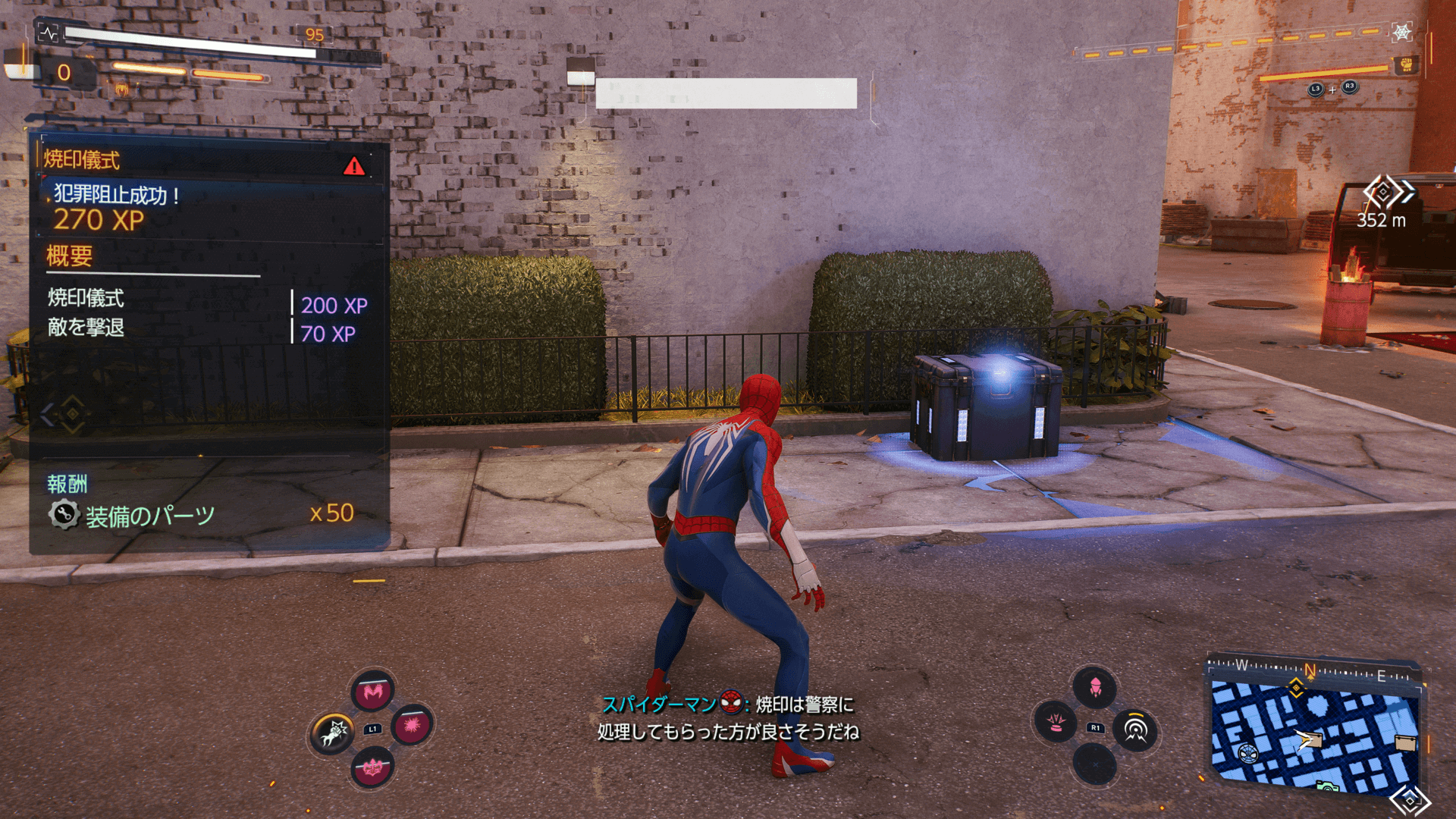Click the spider web icon in top-right HUD
This screenshot has width=1456, height=819.
tap(1401, 33)
